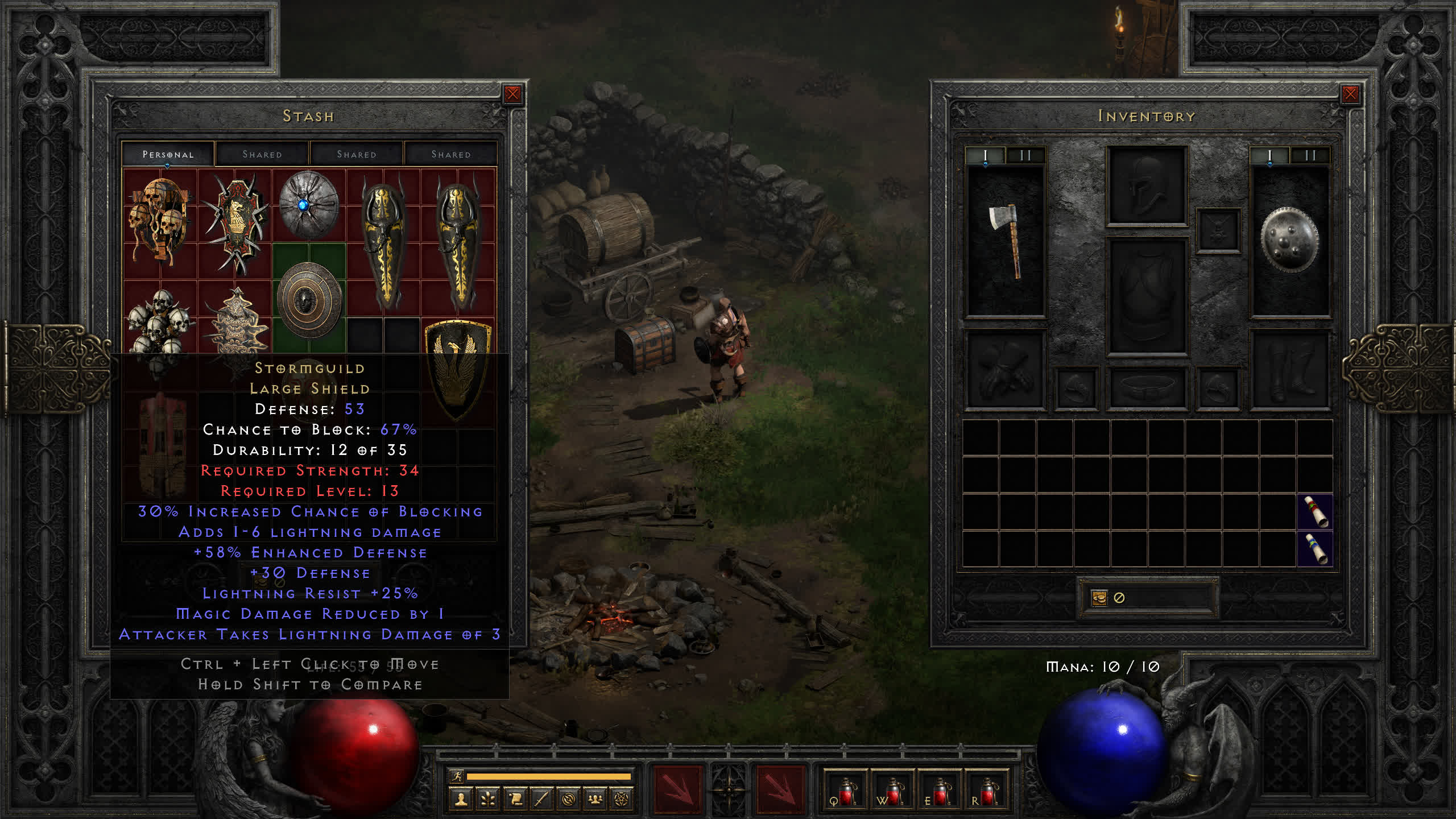Open the pentagram game menu button

coord(622,800)
